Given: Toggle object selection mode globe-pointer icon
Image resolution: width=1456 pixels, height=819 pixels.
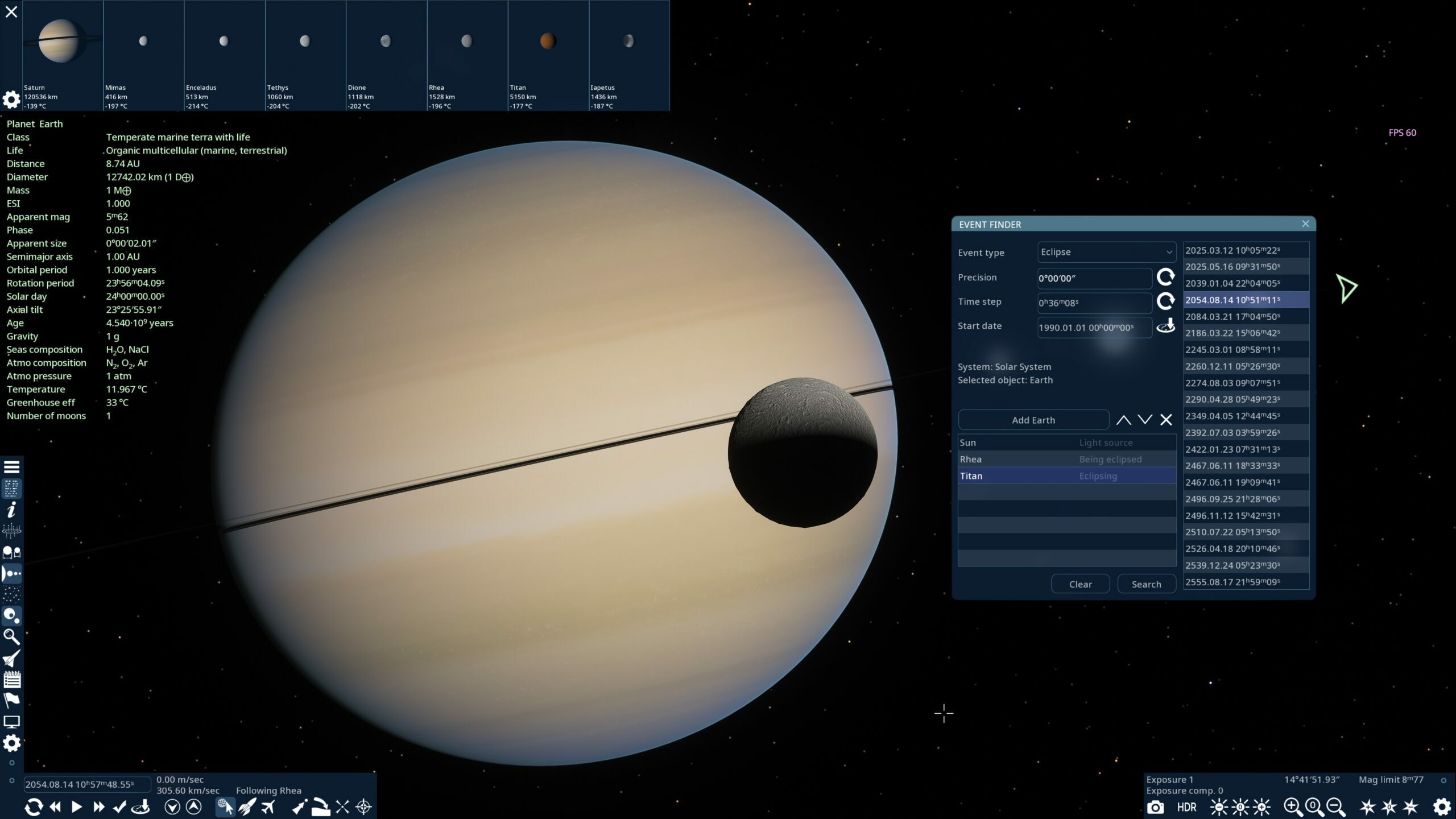Looking at the screenshot, I should (x=225, y=806).
